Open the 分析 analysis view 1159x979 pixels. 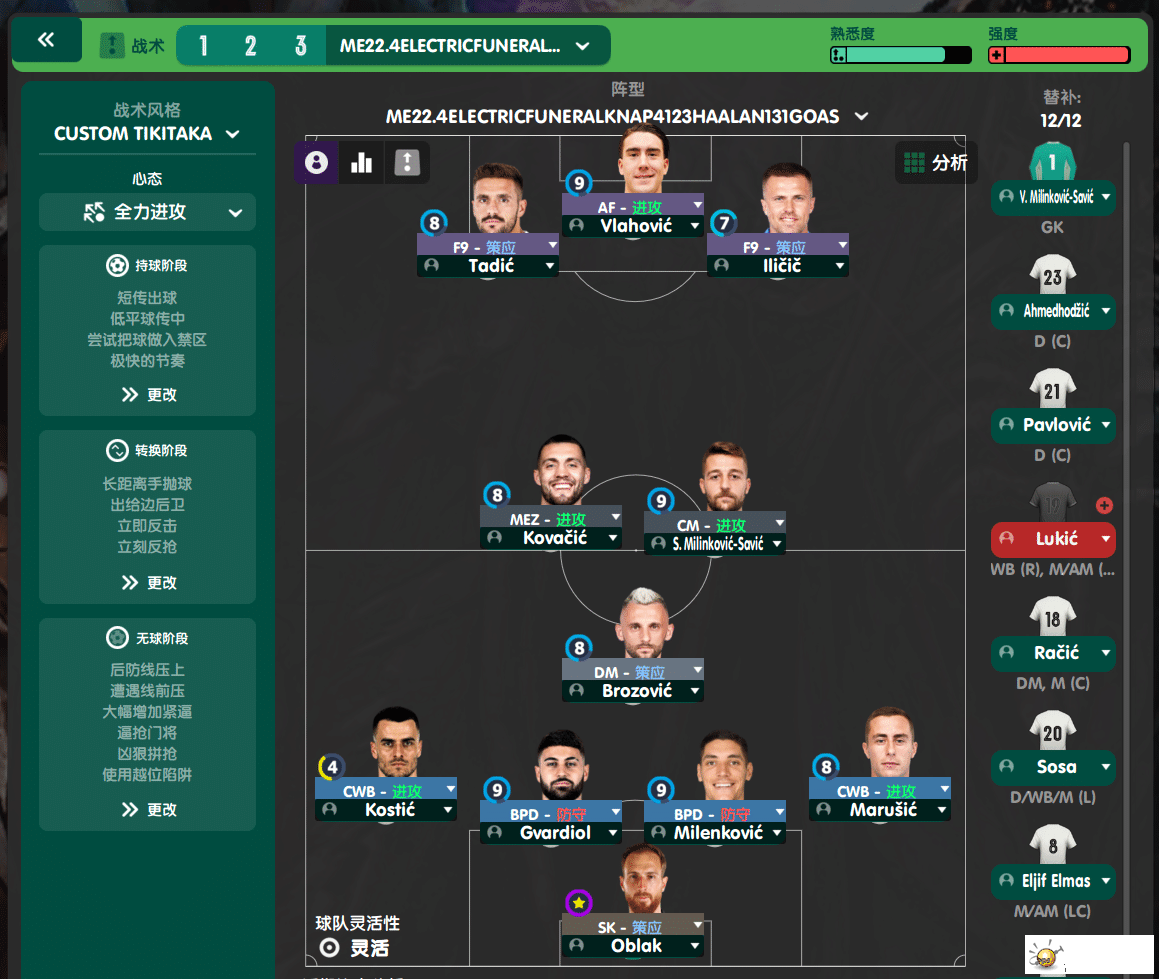point(935,162)
